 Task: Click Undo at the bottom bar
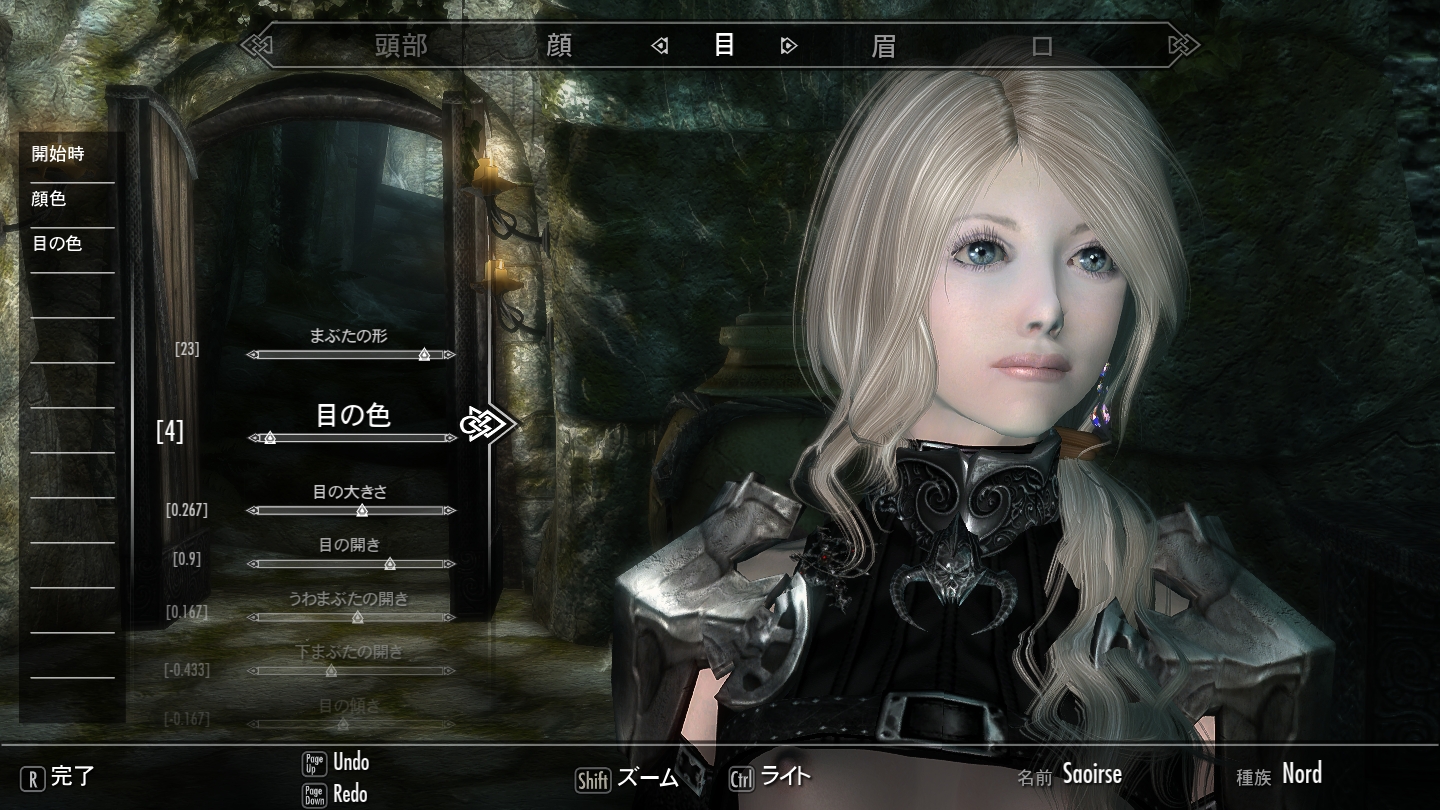[352, 762]
